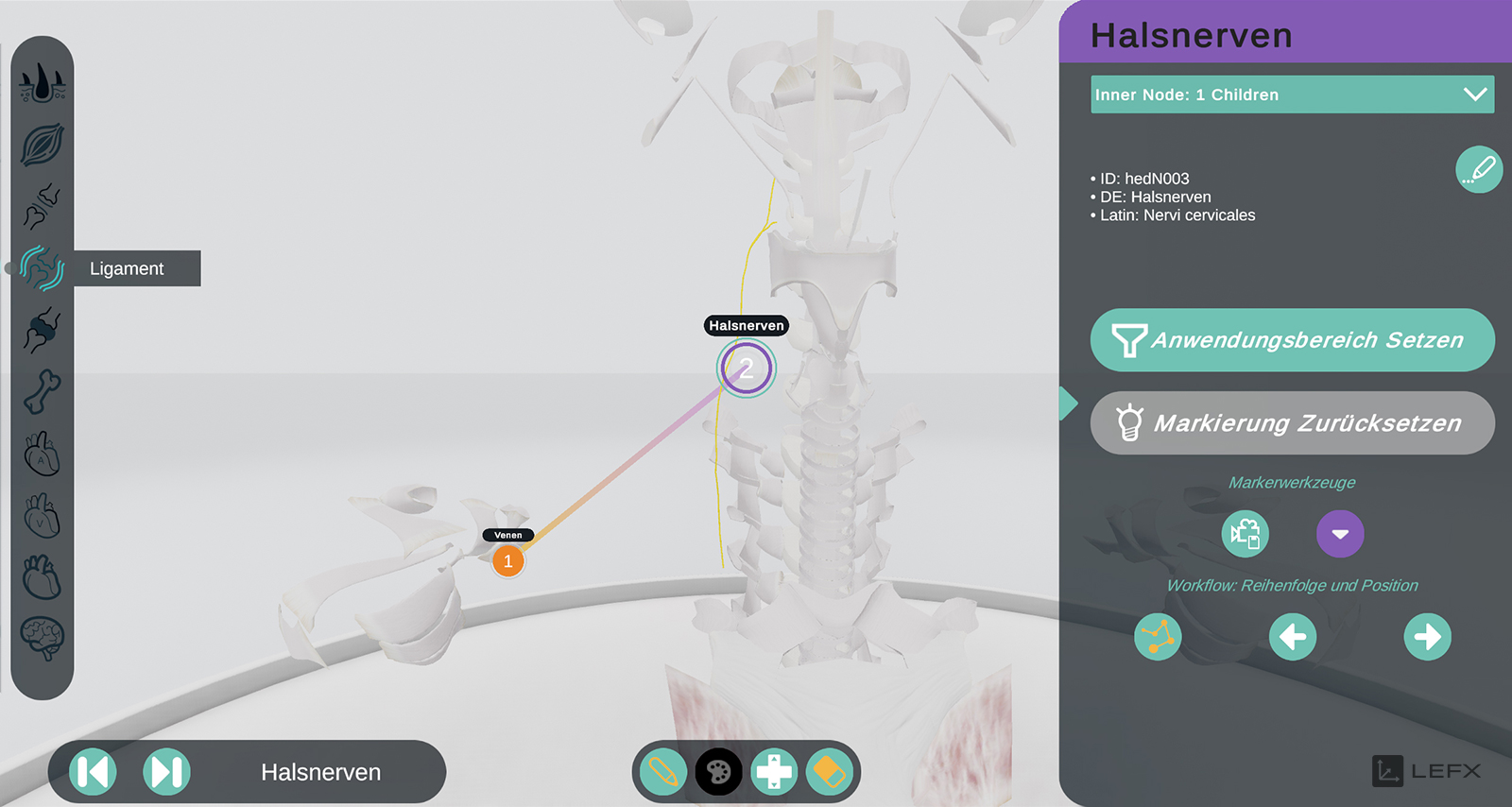Select the pencil marker tool
The height and width of the screenshot is (807, 1512).
(662, 772)
